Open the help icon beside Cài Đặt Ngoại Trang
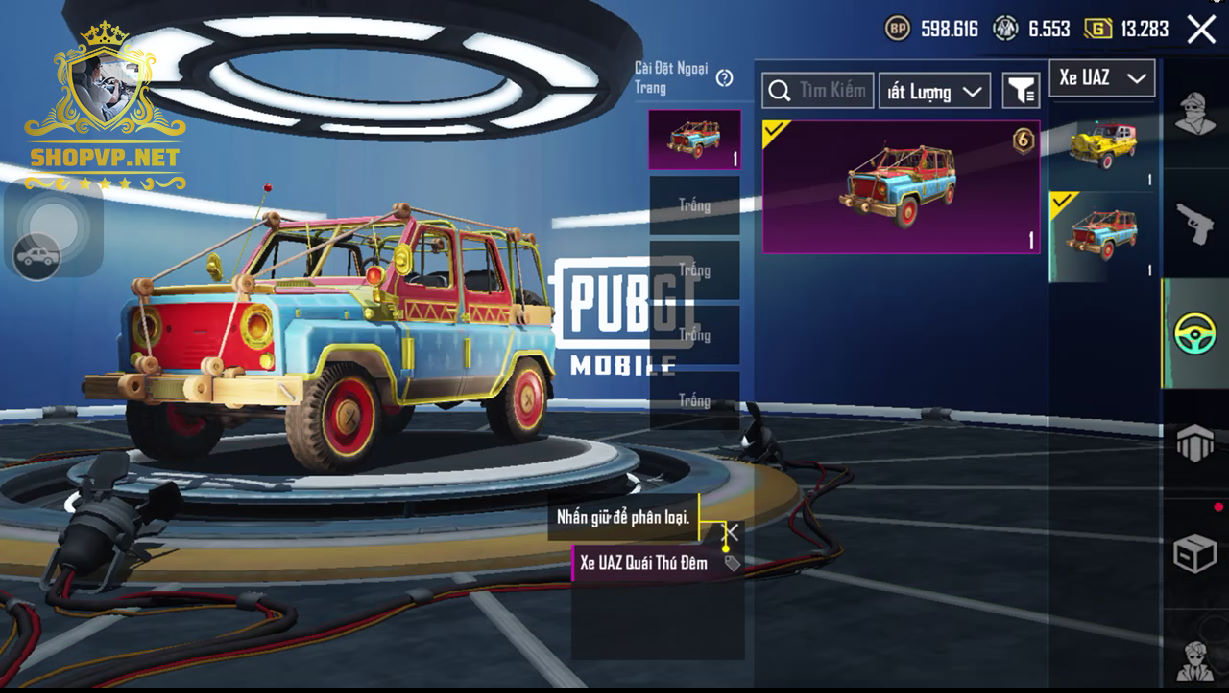 point(725,78)
